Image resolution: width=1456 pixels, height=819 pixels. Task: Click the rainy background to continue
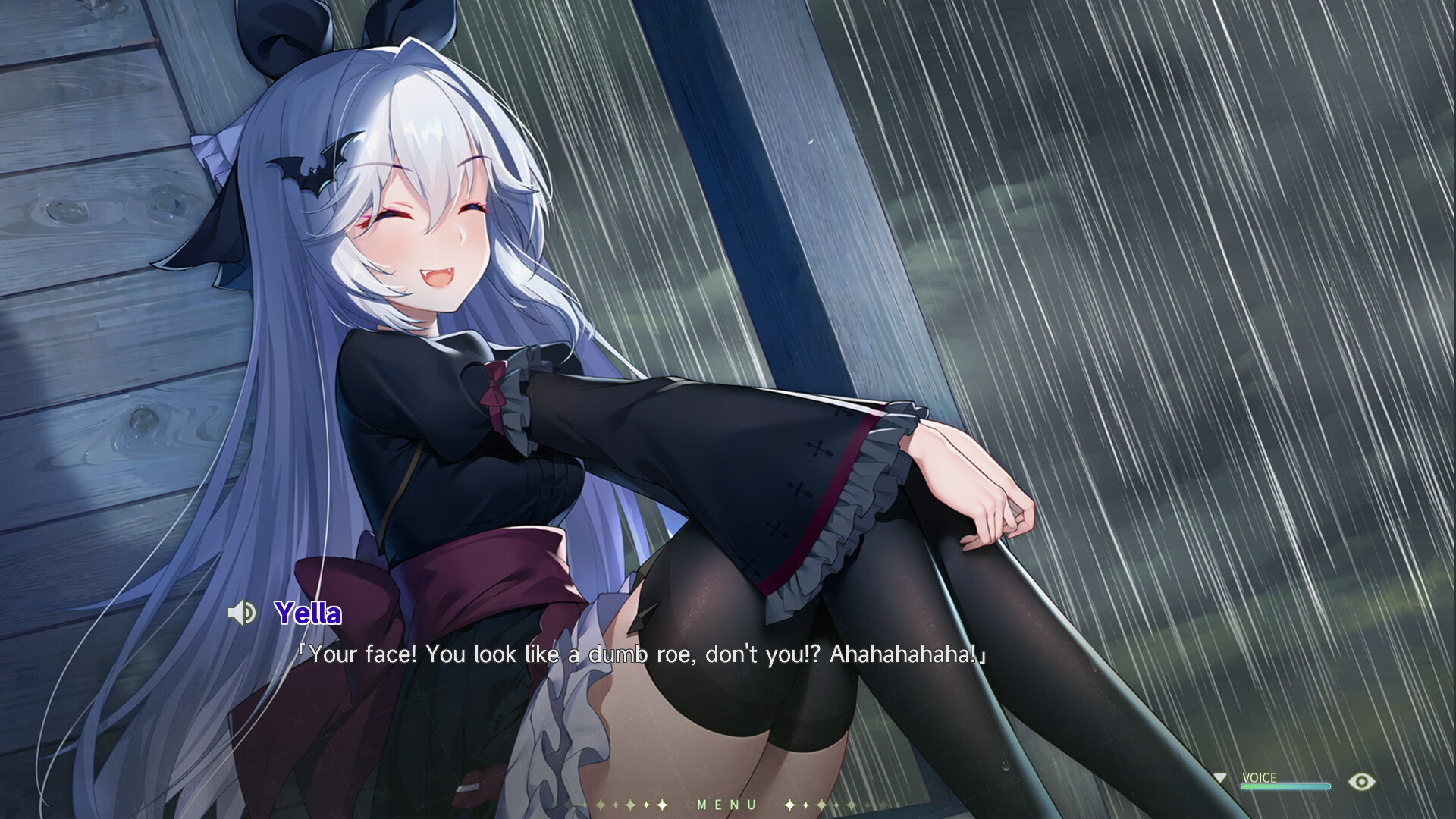click(x=1213, y=227)
